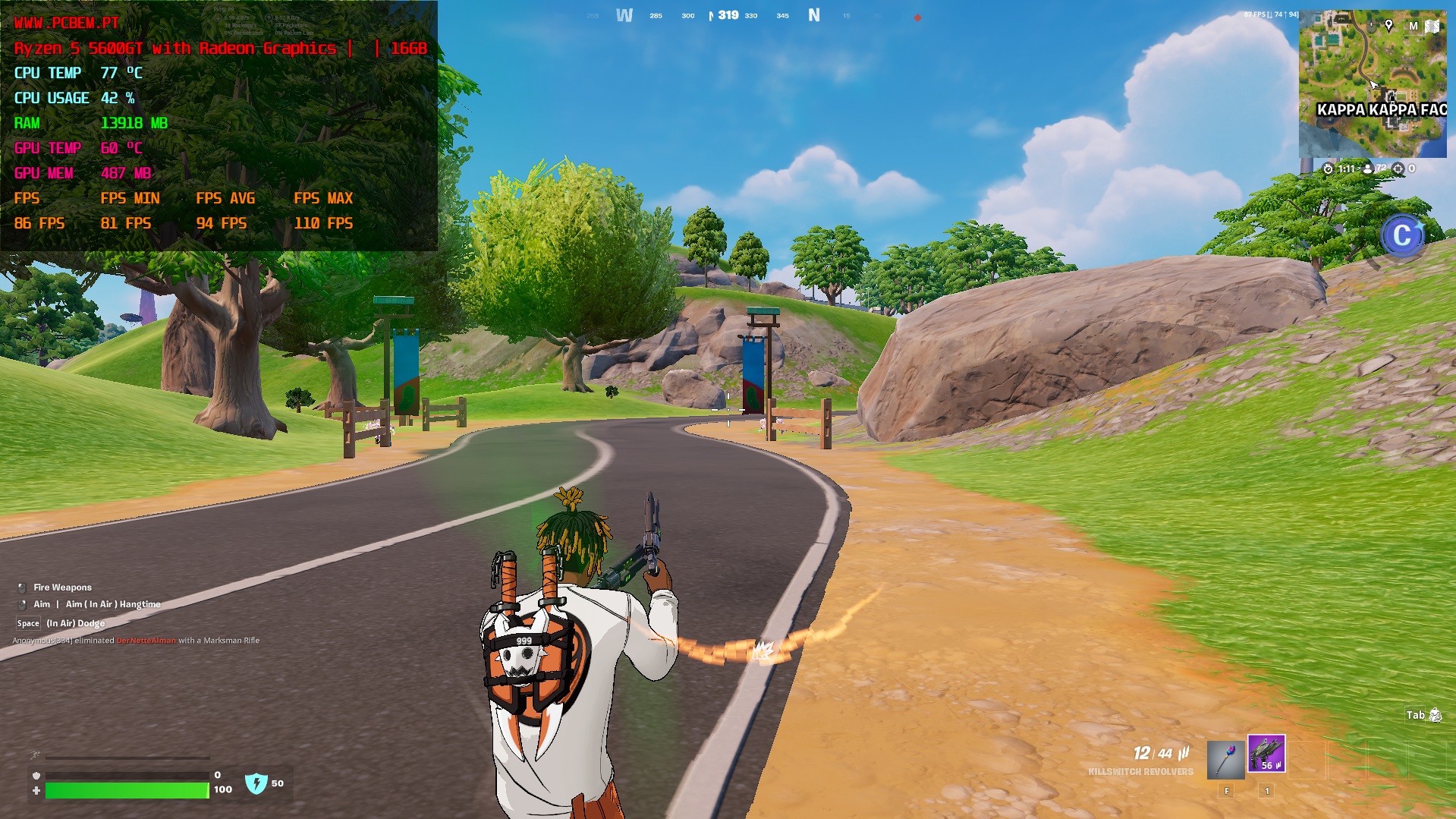Open the full map via folded map icon
Screen dimensions: 1456x819
(x=1432, y=27)
